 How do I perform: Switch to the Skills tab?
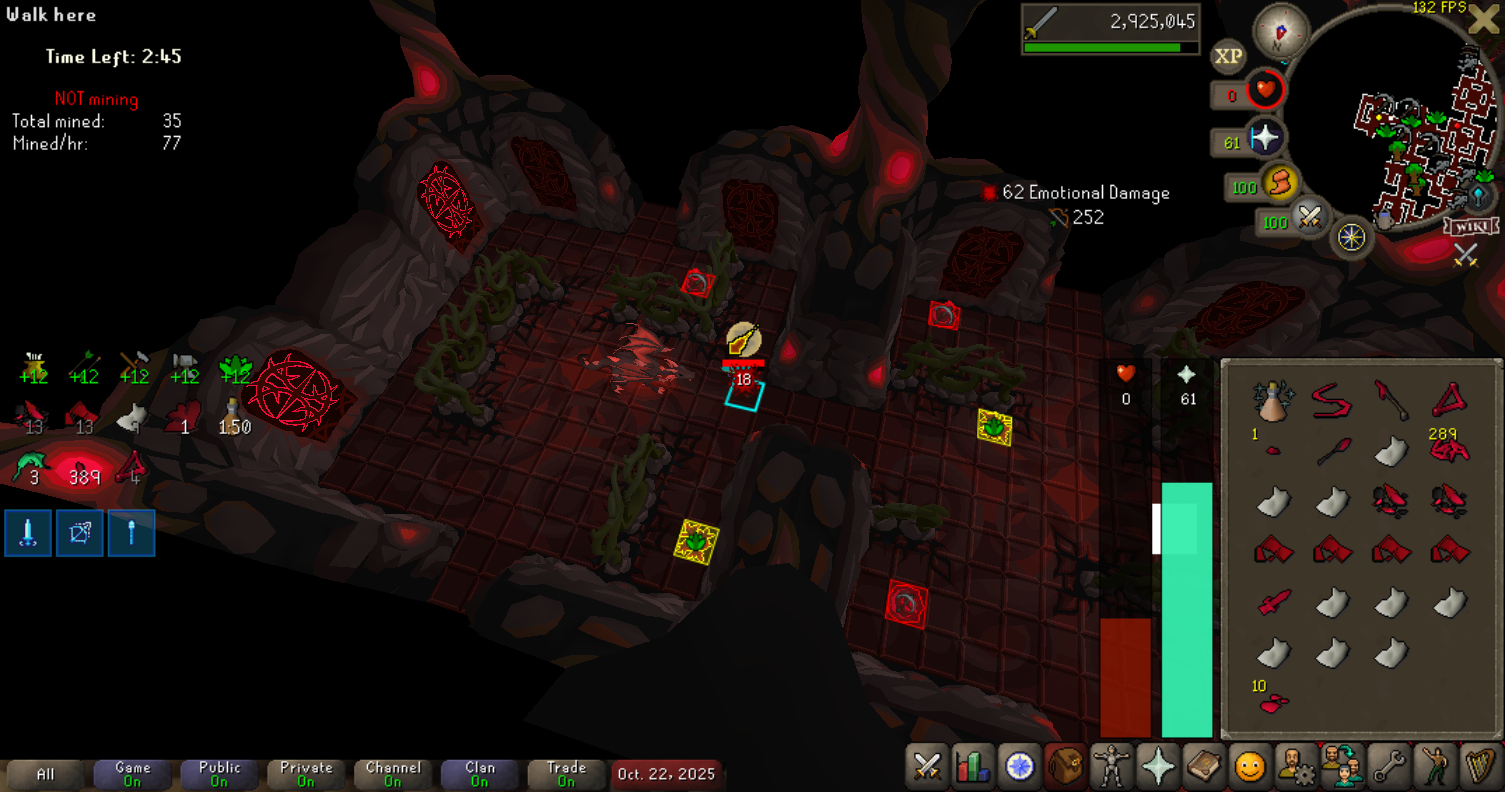coord(973,767)
